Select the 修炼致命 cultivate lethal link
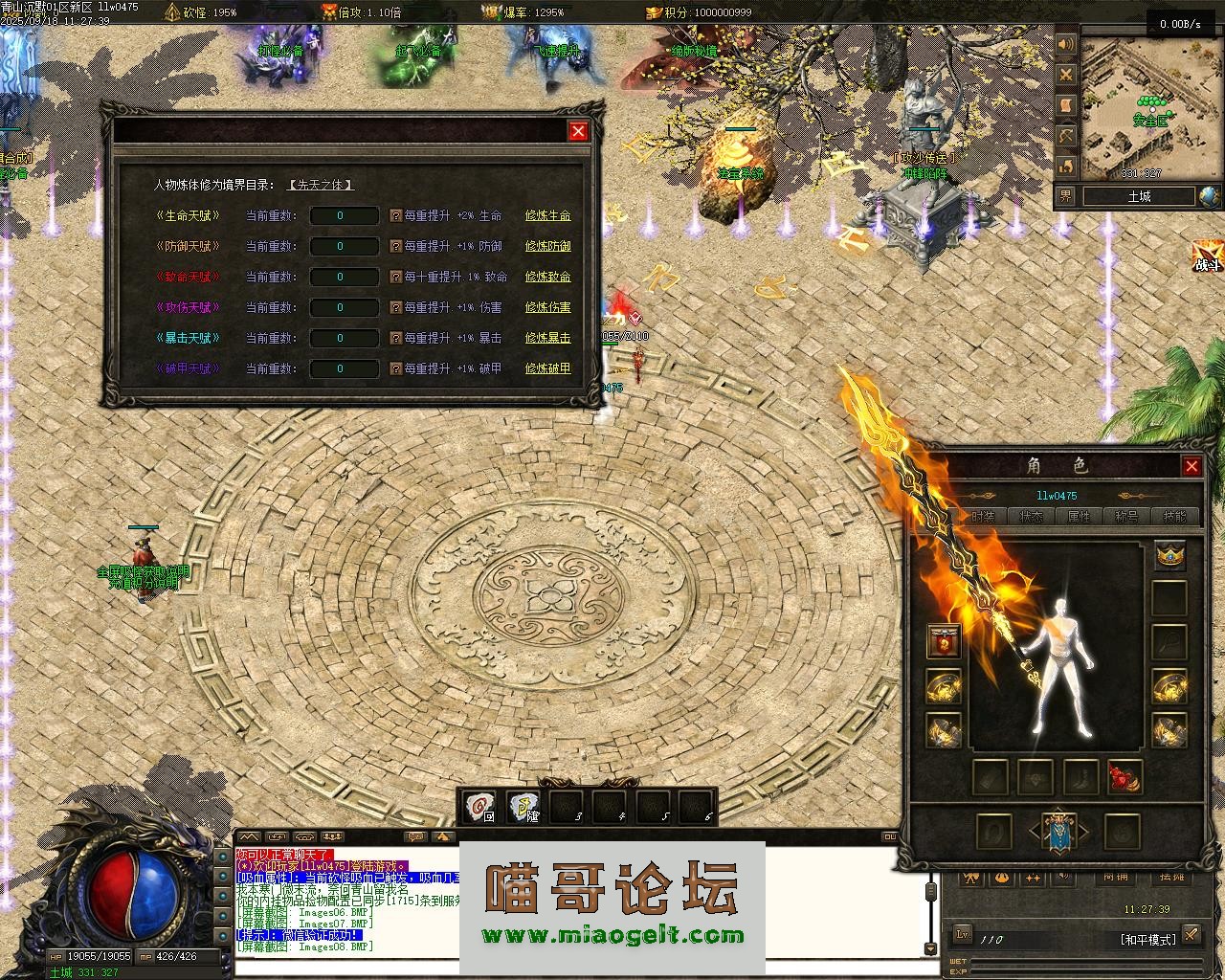 [547, 278]
